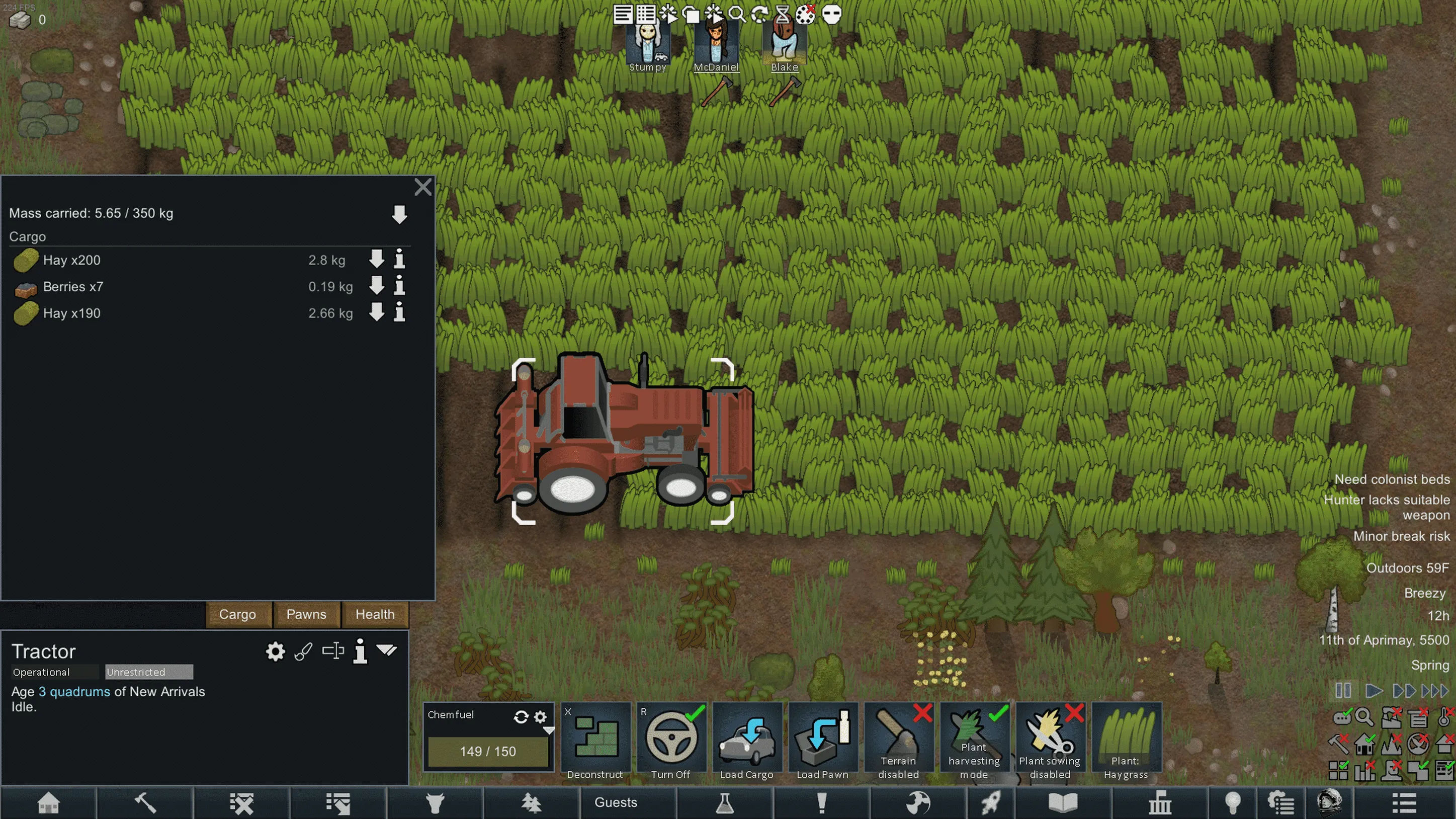Viewport: 1456px width, 819px height.
Task: View info for Hay x200
Action: (400, 260)
